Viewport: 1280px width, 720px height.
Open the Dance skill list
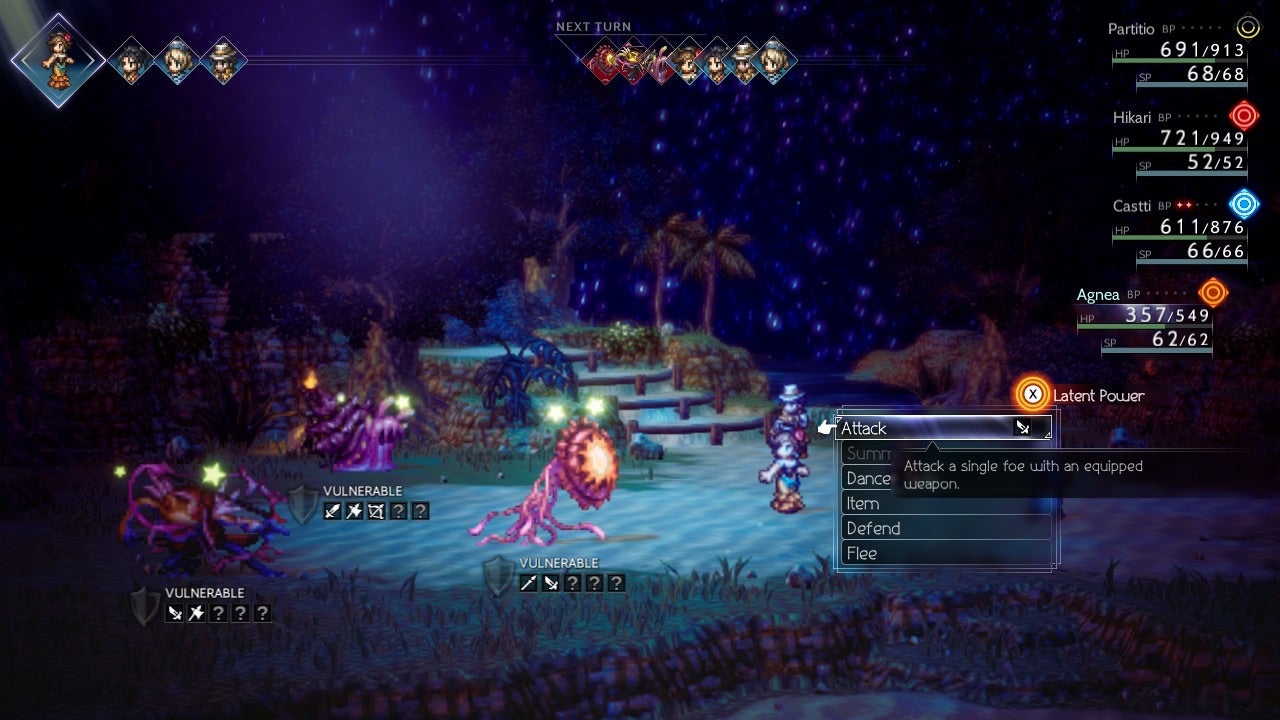pyautogui.click(x=868, y=478)
